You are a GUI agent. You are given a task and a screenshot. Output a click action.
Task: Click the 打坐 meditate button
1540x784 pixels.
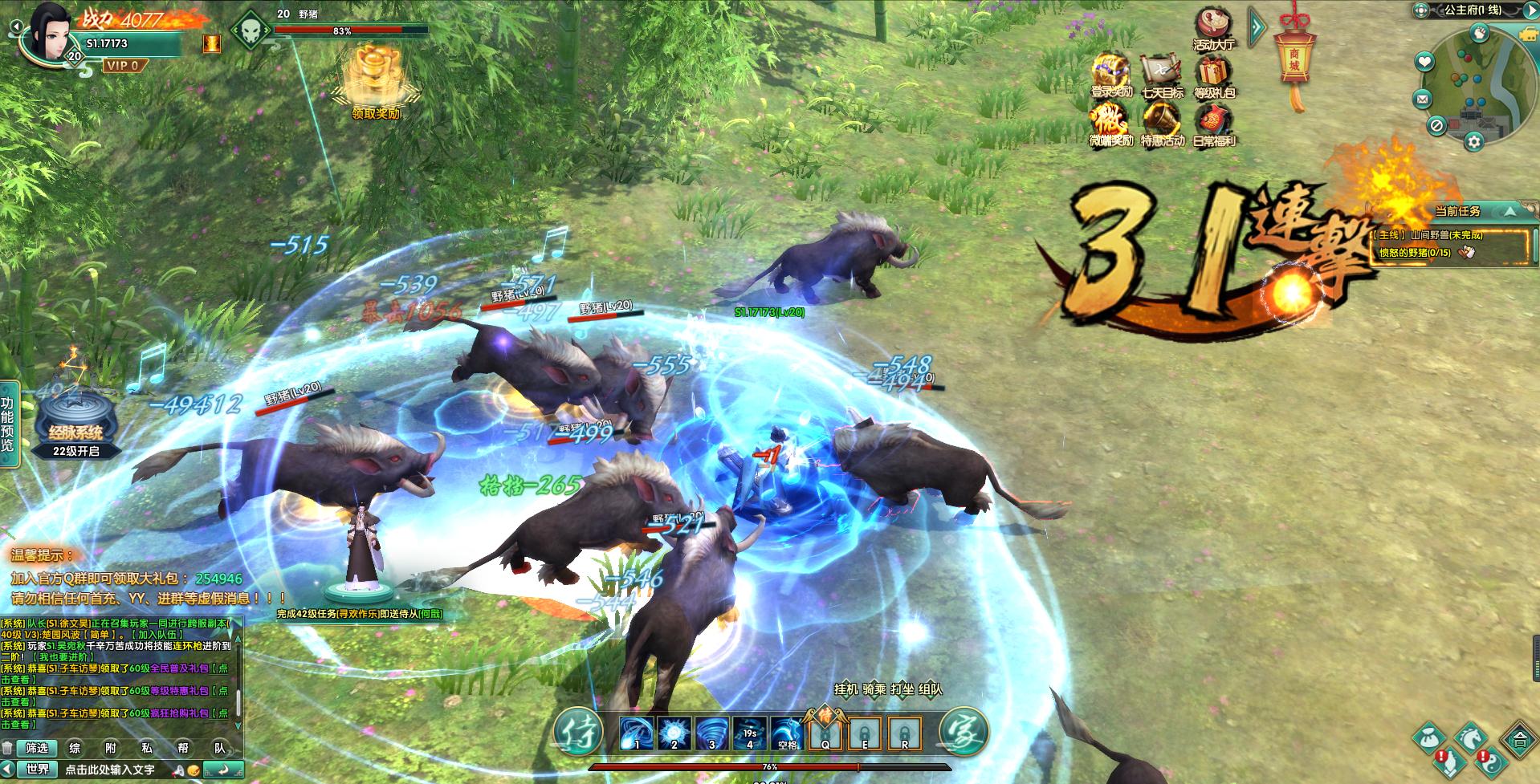coord(902,689)
